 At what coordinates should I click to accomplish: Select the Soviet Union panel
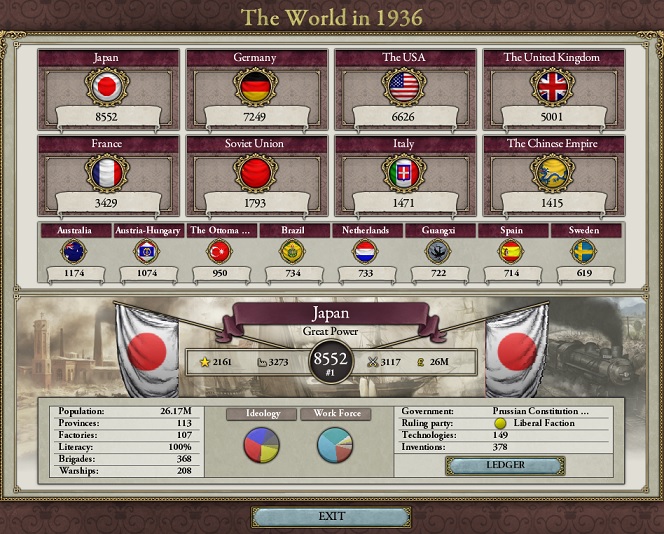pyautogui.click(x=254, y=174)
